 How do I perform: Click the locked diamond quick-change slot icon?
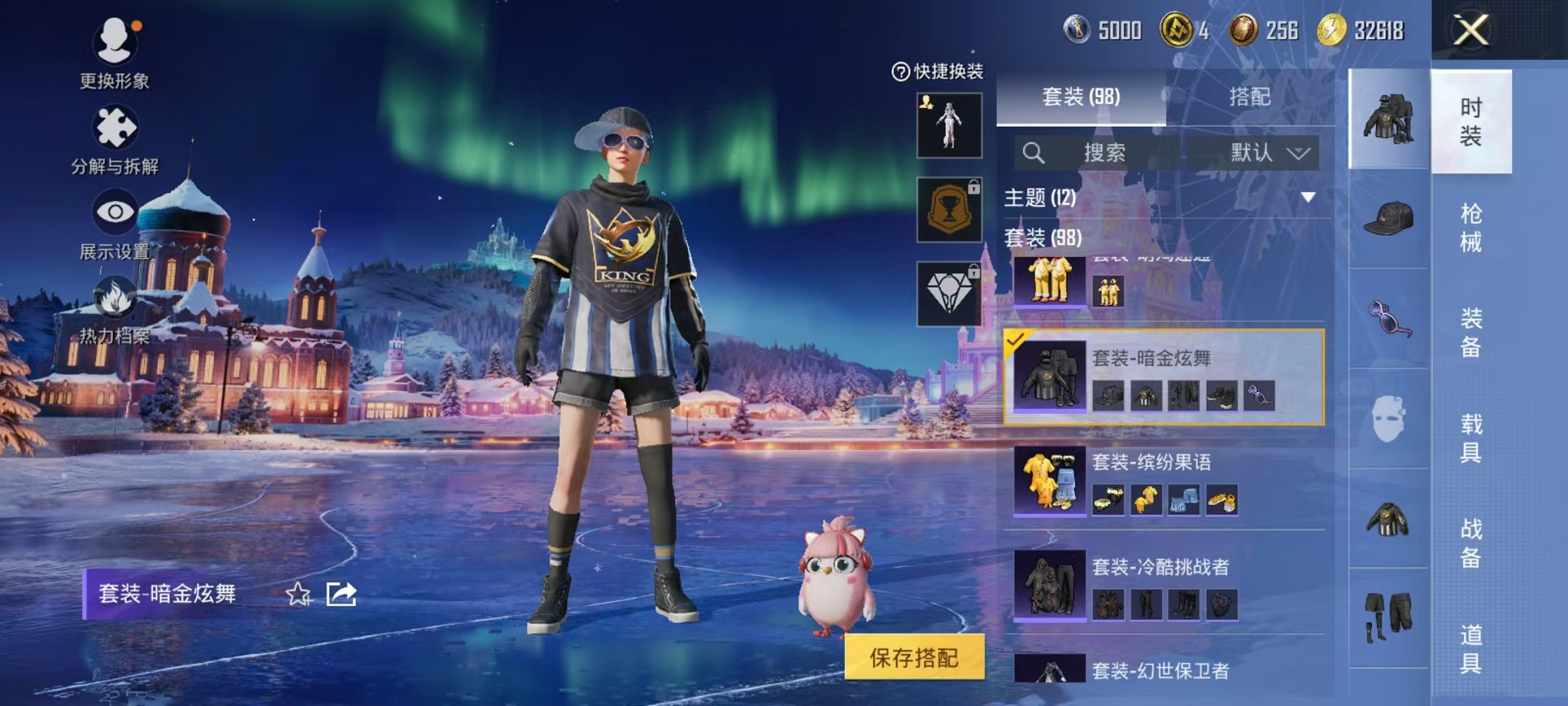[x=950, y=294]
